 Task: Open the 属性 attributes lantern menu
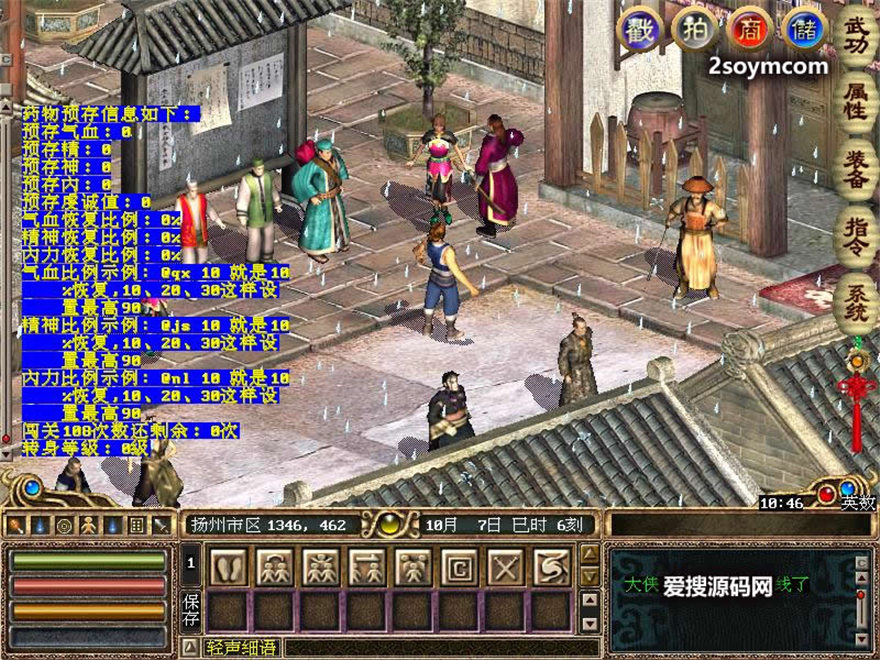856,105
